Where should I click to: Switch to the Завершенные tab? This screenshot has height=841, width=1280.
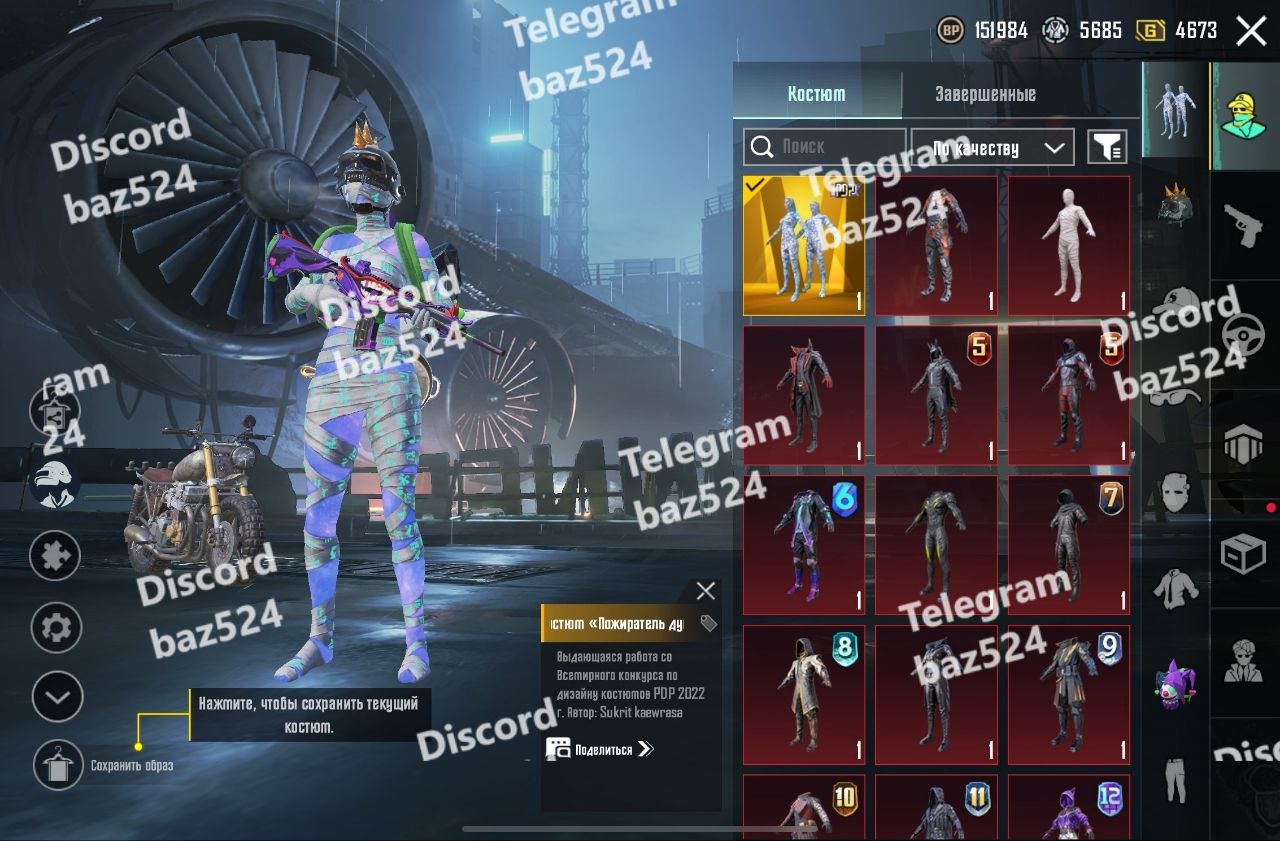(985, 95)
